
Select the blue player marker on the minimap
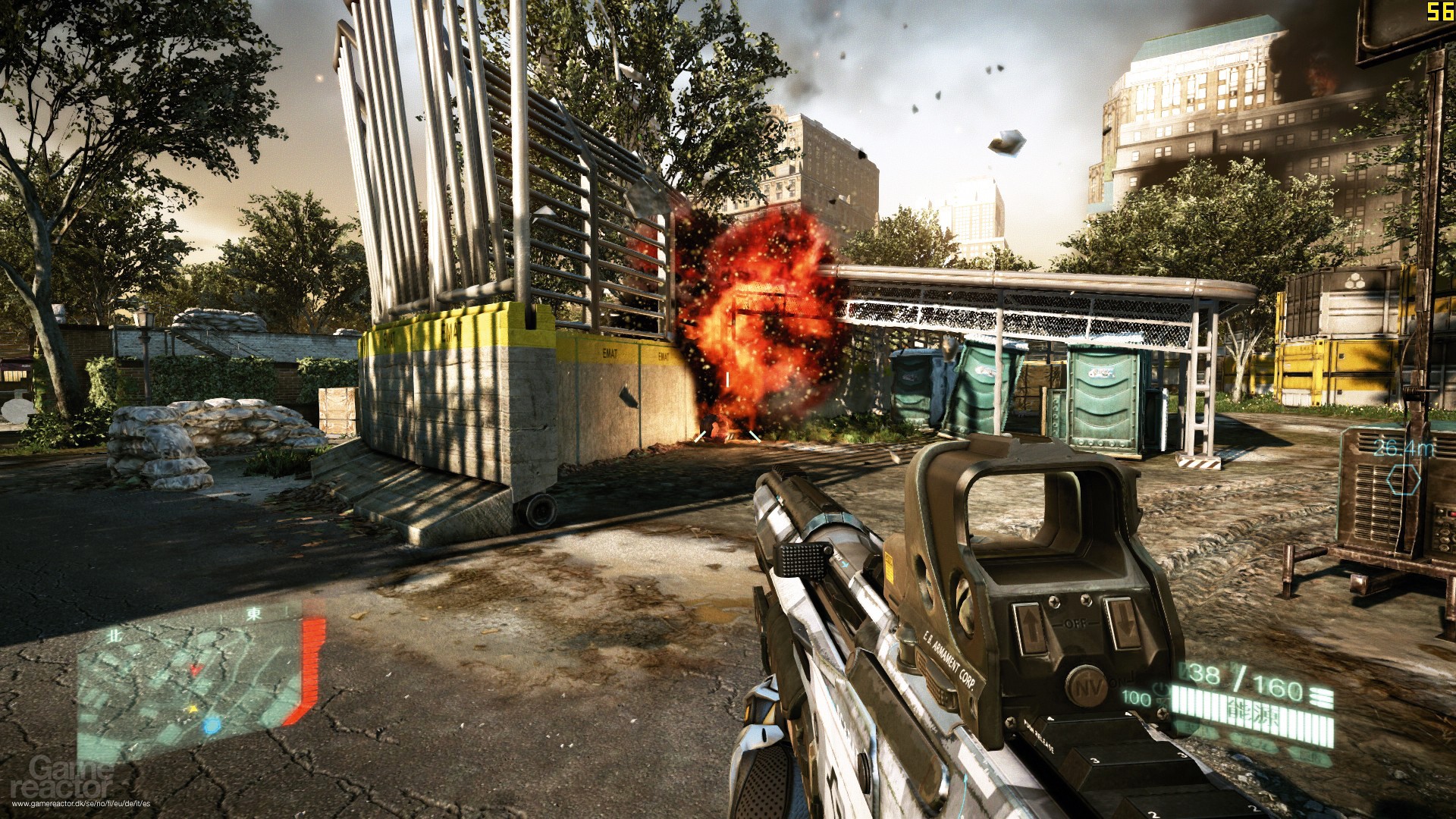[x=212, y=728]
